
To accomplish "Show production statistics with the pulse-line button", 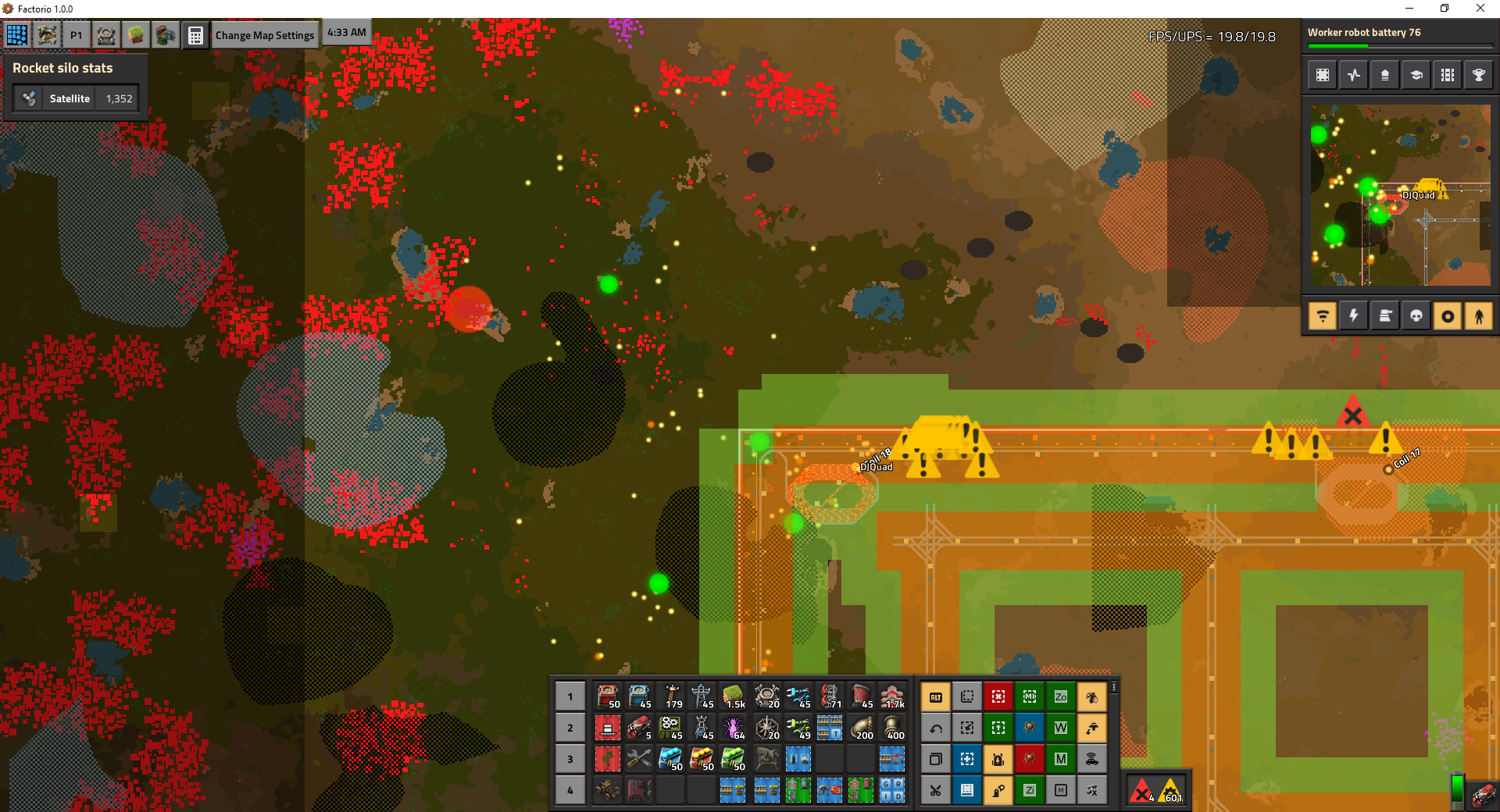I will (x=1353, y=75).
